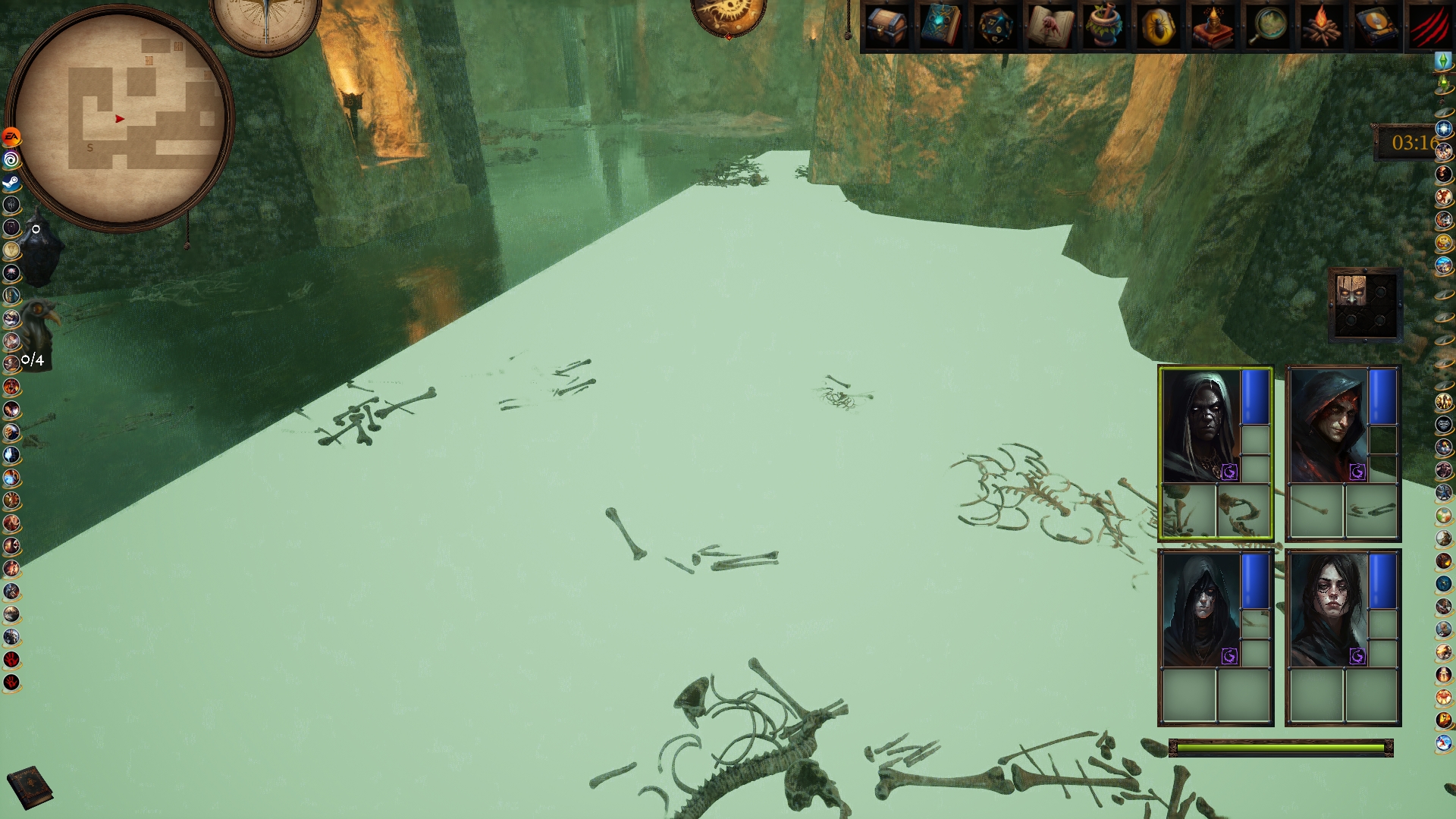Select the dark-haired freckled woman portrait
Image resolution: width=1456 pixels, height=819 pixels.
pyautogui.click(x=1329, y=610)
